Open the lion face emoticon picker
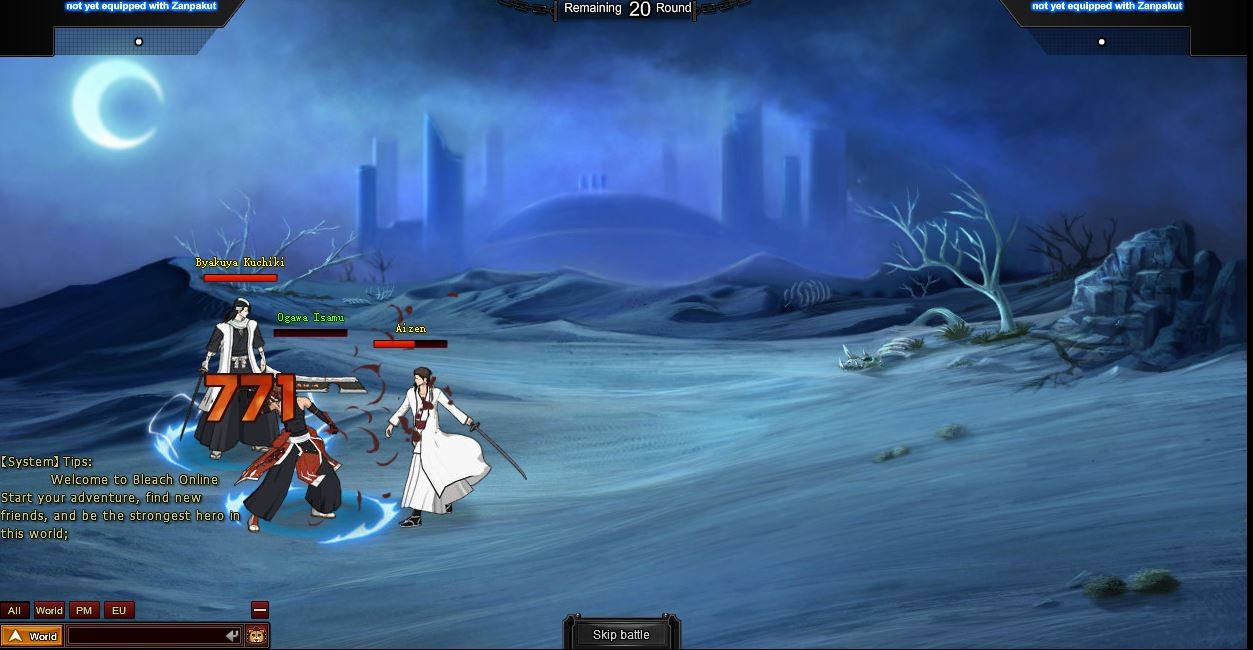Screen dimensions: 1253x650 tap(257, 636)
